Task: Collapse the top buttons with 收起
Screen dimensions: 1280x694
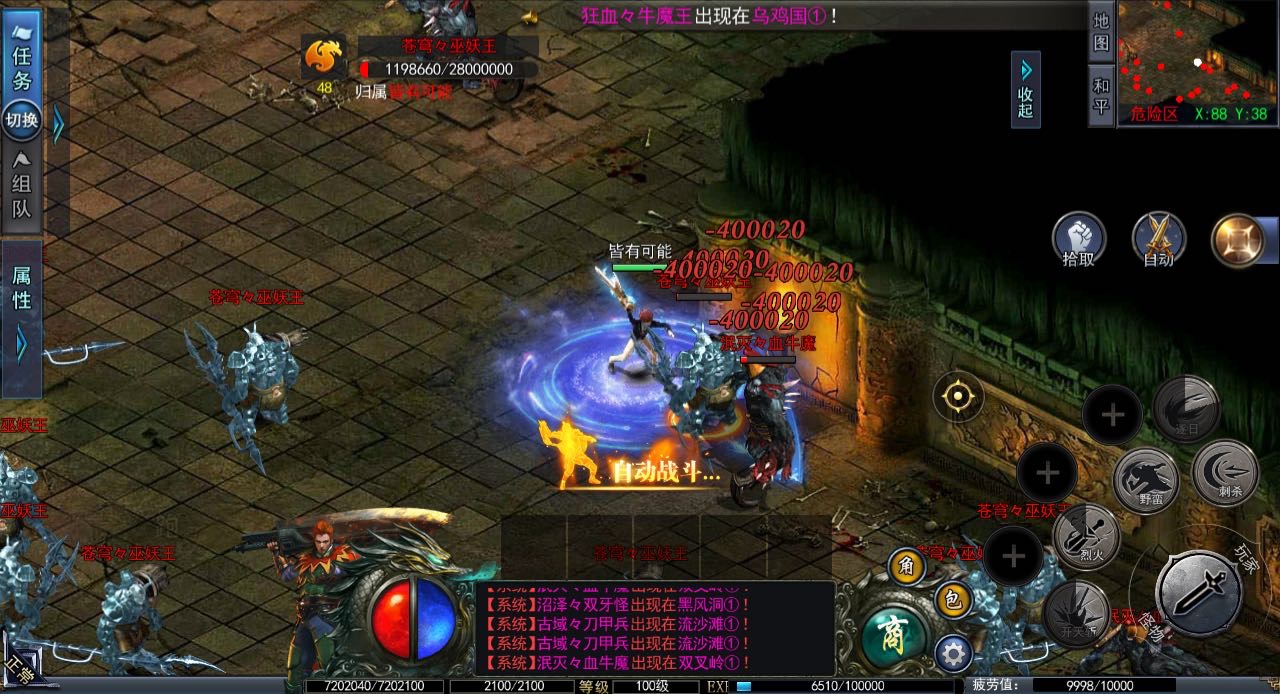Action: point(1025,90)
